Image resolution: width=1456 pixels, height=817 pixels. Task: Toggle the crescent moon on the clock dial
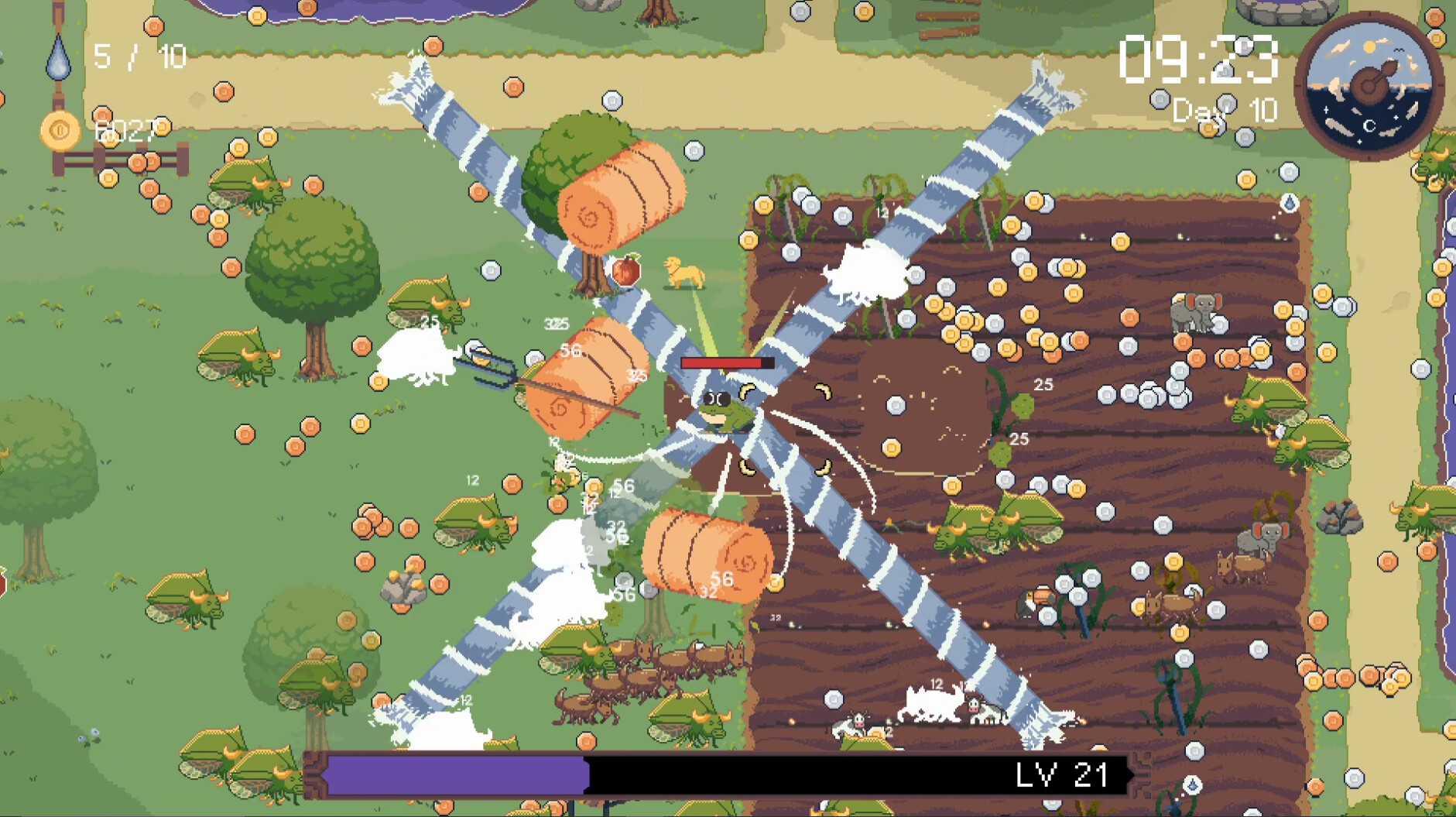click(1370, 125)
